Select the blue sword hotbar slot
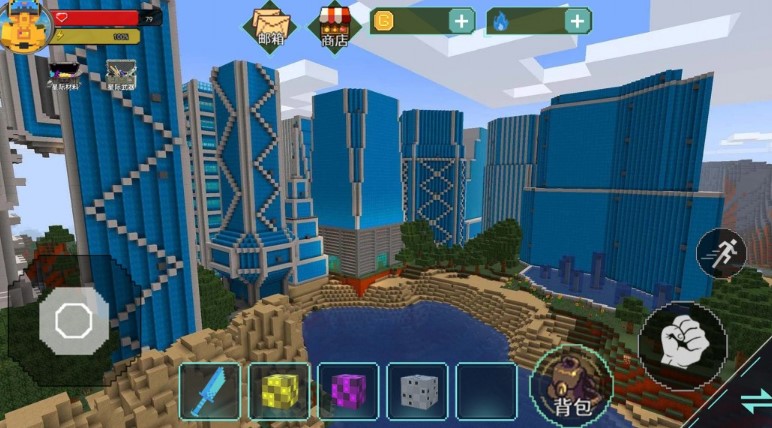Image resolution: width=772 pixels, height=428 pixels. pyautogui.click(x=211, y=390)
